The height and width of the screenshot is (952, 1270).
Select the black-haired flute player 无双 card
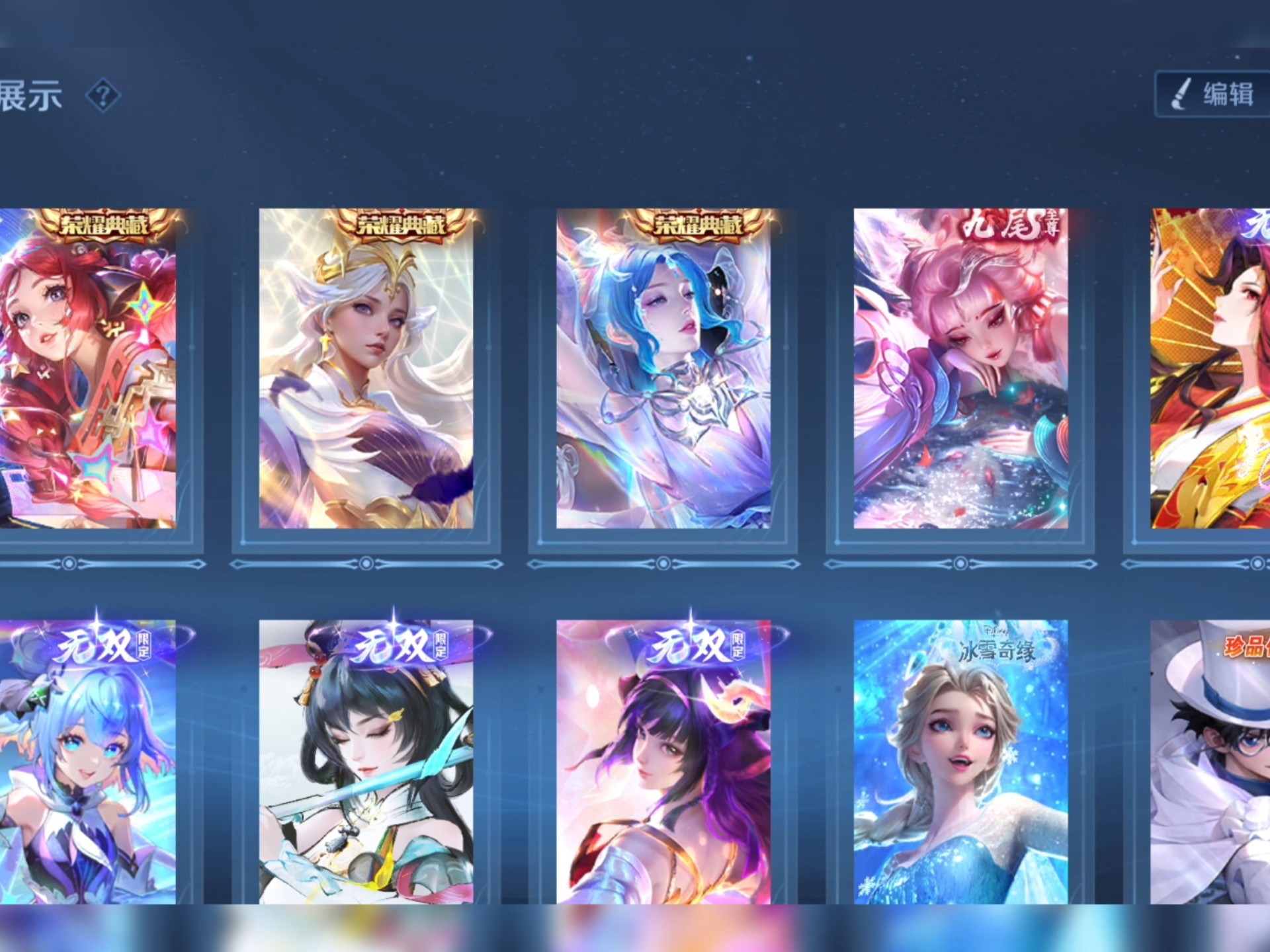pyautogui.click(x=366, y=762)
